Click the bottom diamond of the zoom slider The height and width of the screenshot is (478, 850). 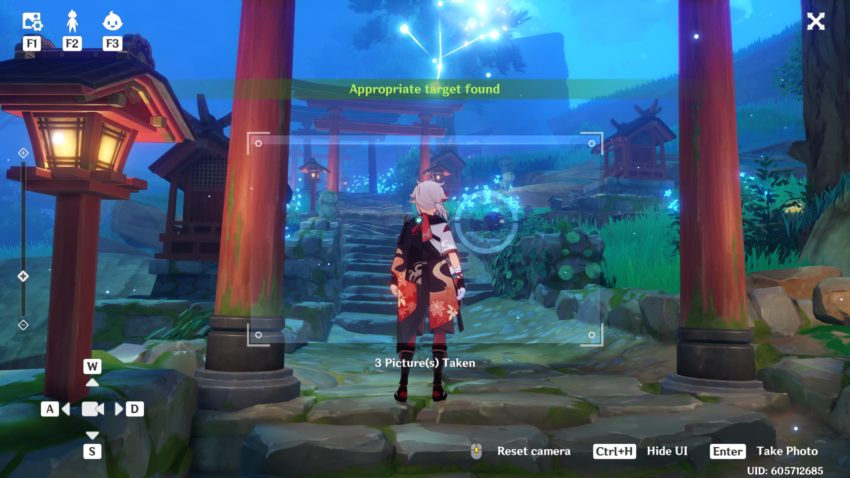(23, 324)
